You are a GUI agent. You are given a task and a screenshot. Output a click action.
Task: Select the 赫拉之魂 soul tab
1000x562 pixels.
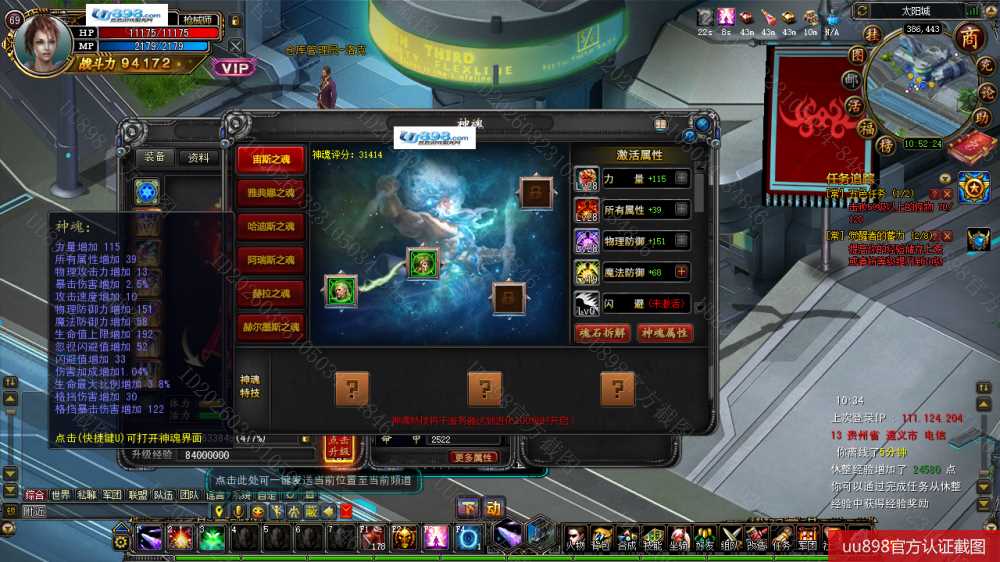[270, 294]
